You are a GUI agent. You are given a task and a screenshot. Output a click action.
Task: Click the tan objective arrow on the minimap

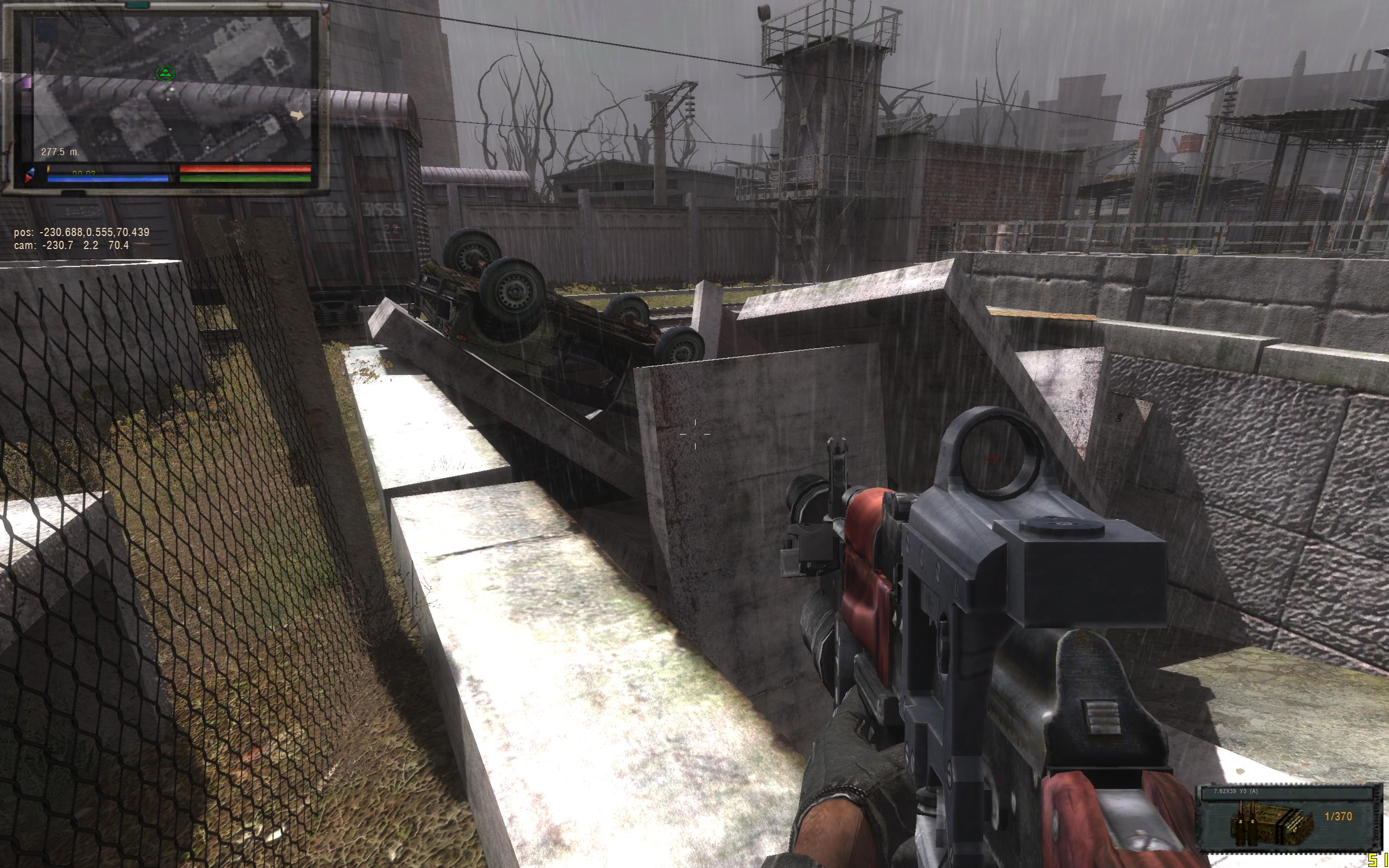(x=297, y=116)
